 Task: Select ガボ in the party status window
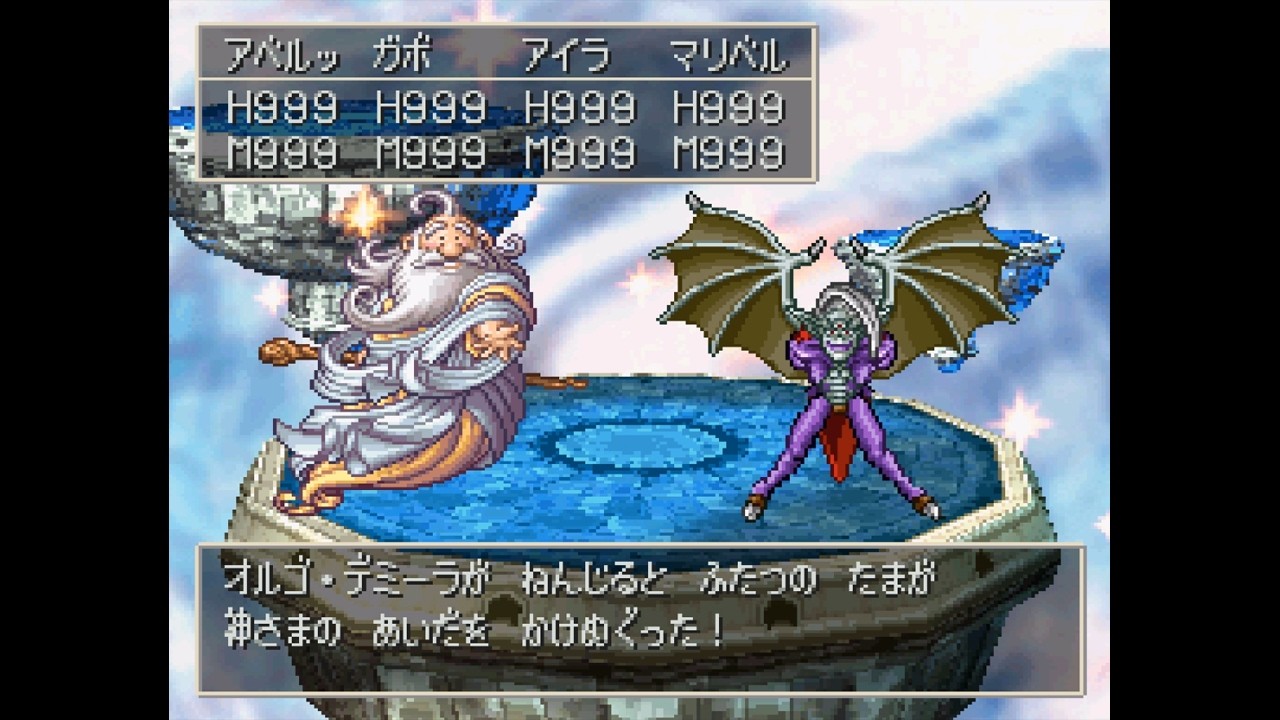click(400, 57)
